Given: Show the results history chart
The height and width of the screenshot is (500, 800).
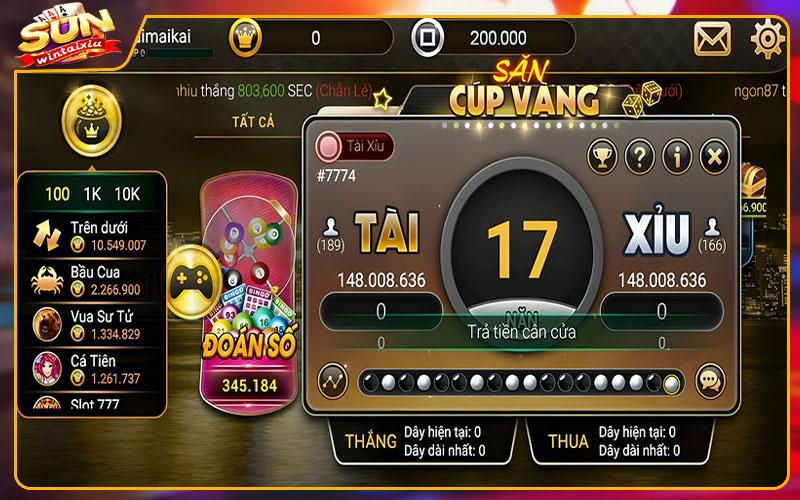Looking at the screenshot, I should coord(332,381).
